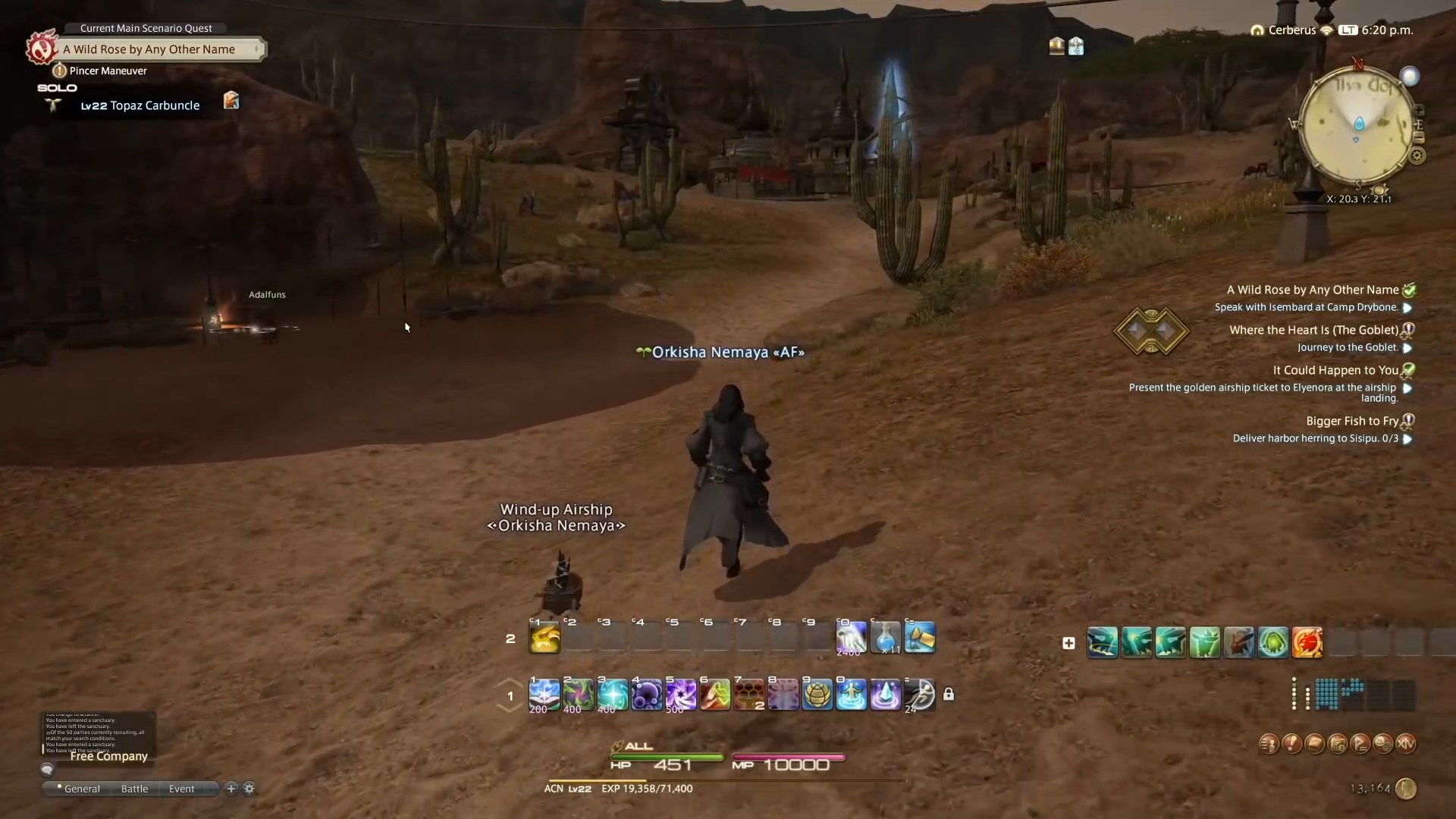Cycle hotbar one using its page number
1456x819 pixels.
click(510, 696)
